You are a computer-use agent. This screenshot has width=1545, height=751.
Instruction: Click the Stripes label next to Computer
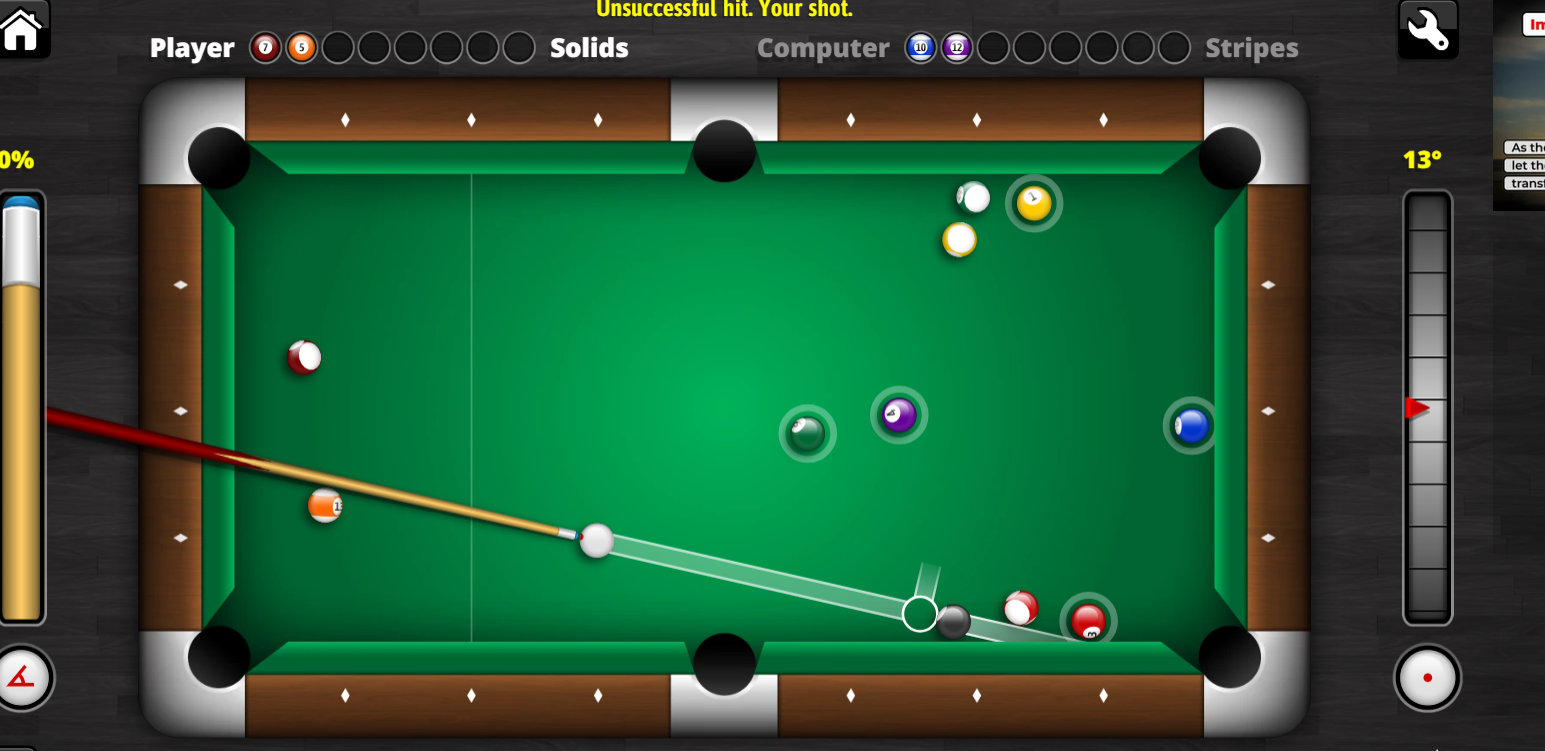point(1251,47)
